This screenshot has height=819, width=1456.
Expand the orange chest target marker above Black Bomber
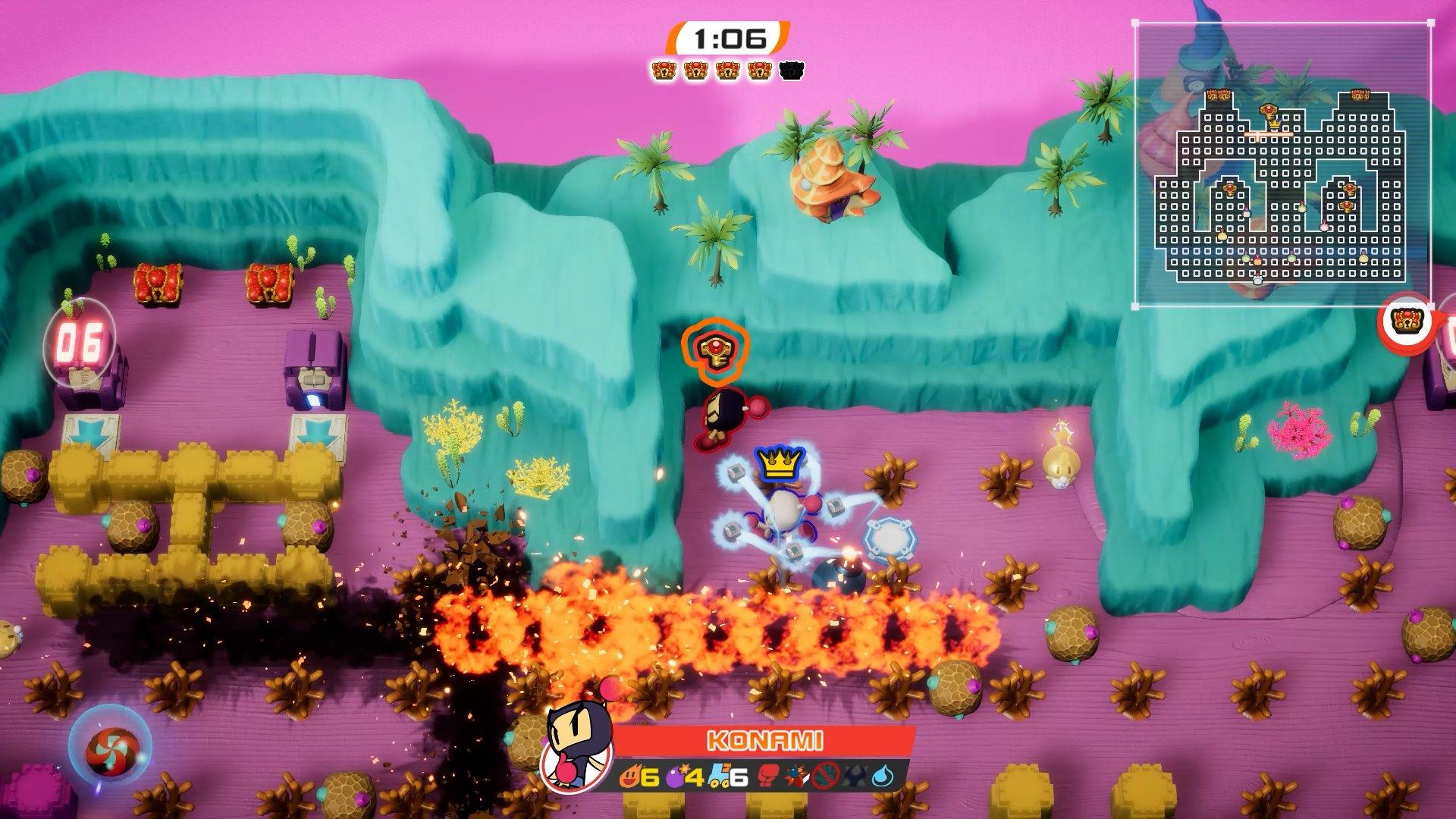[717, 351]
